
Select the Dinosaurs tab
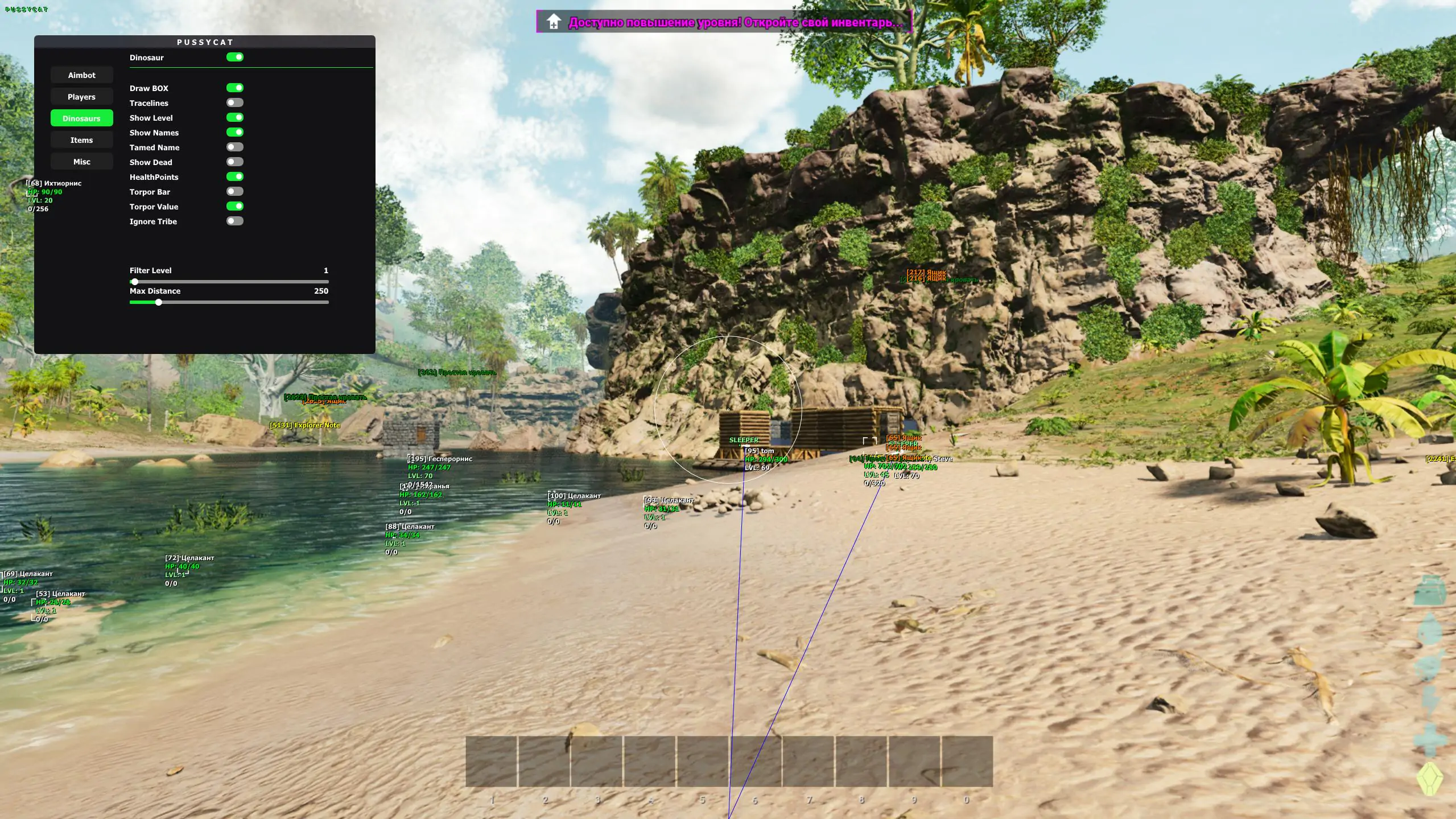pyautogui.click(x=81, y=118)
